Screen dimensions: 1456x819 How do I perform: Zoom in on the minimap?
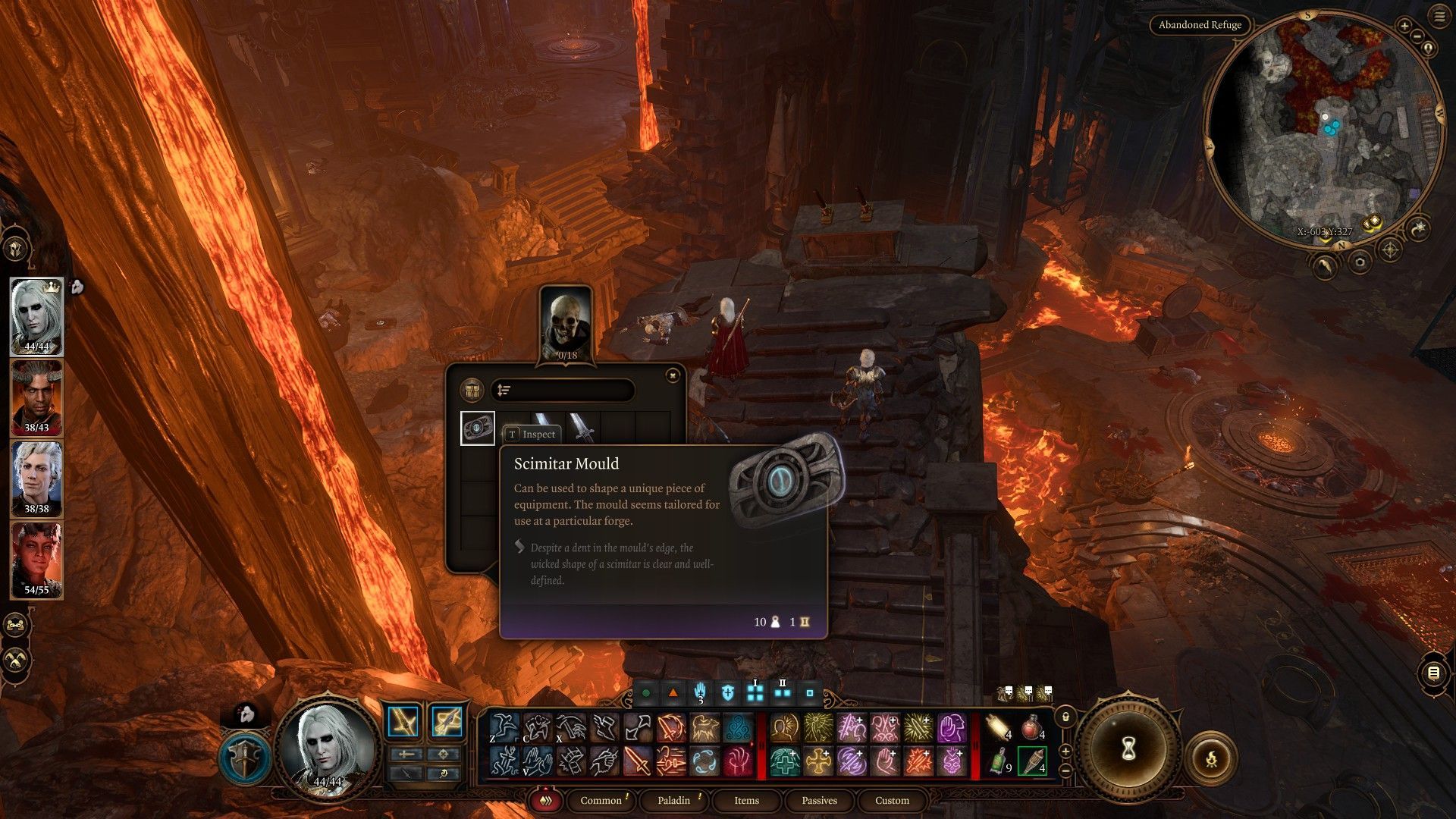tap(1404, 27)
